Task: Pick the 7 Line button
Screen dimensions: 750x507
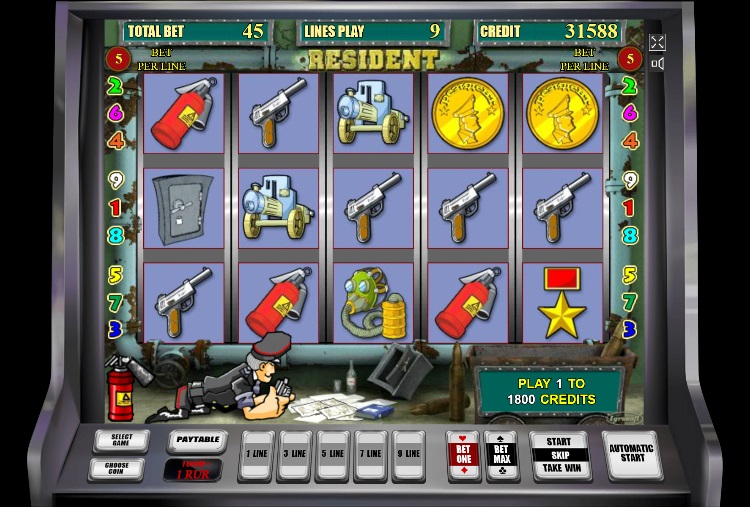Action: point(371,455)
